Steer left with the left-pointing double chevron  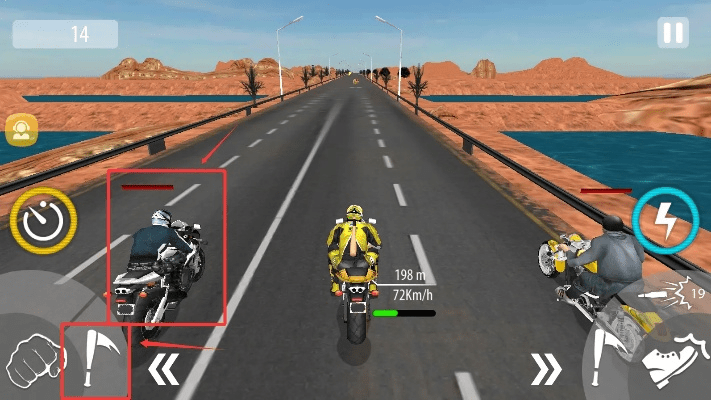[163, 369]
